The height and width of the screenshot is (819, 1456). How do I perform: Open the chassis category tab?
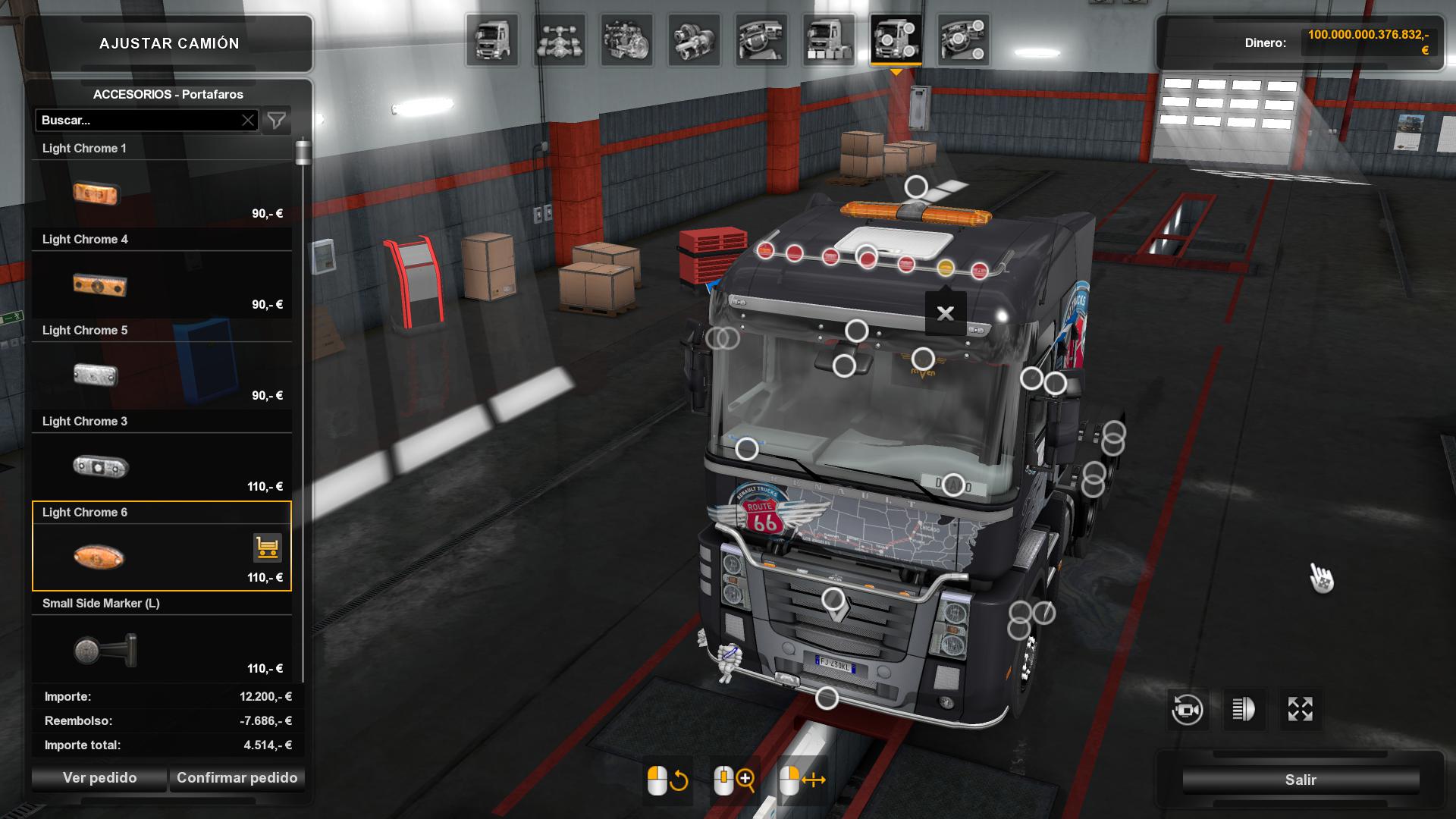click(x=560, y=39)
